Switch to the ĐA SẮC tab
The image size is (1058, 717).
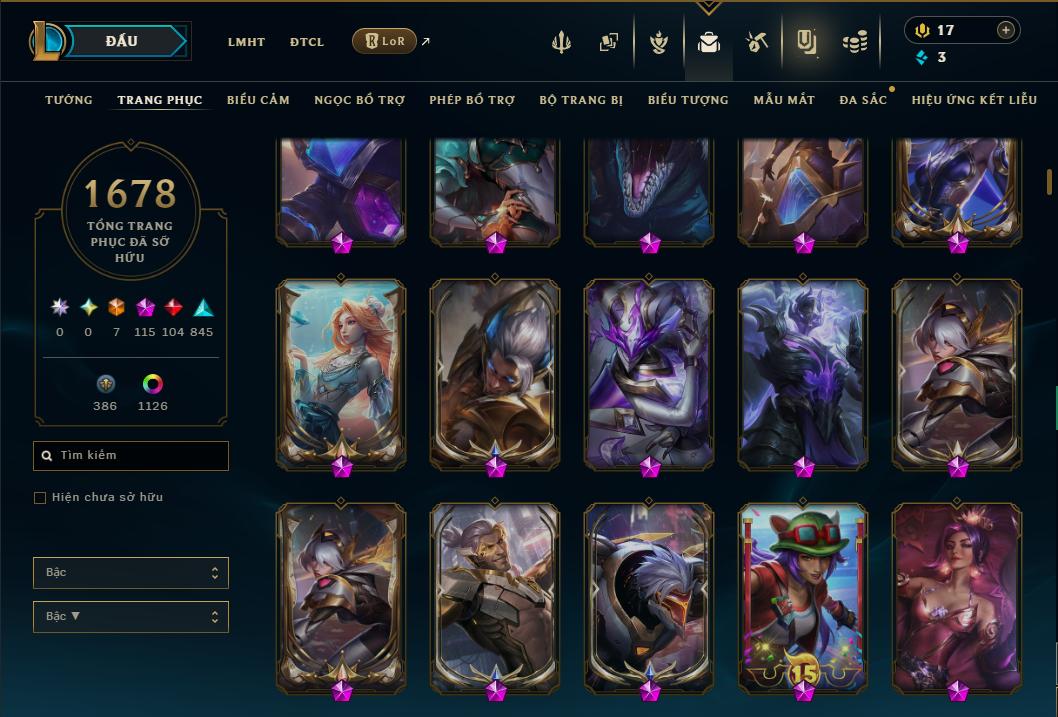point(863,100)
